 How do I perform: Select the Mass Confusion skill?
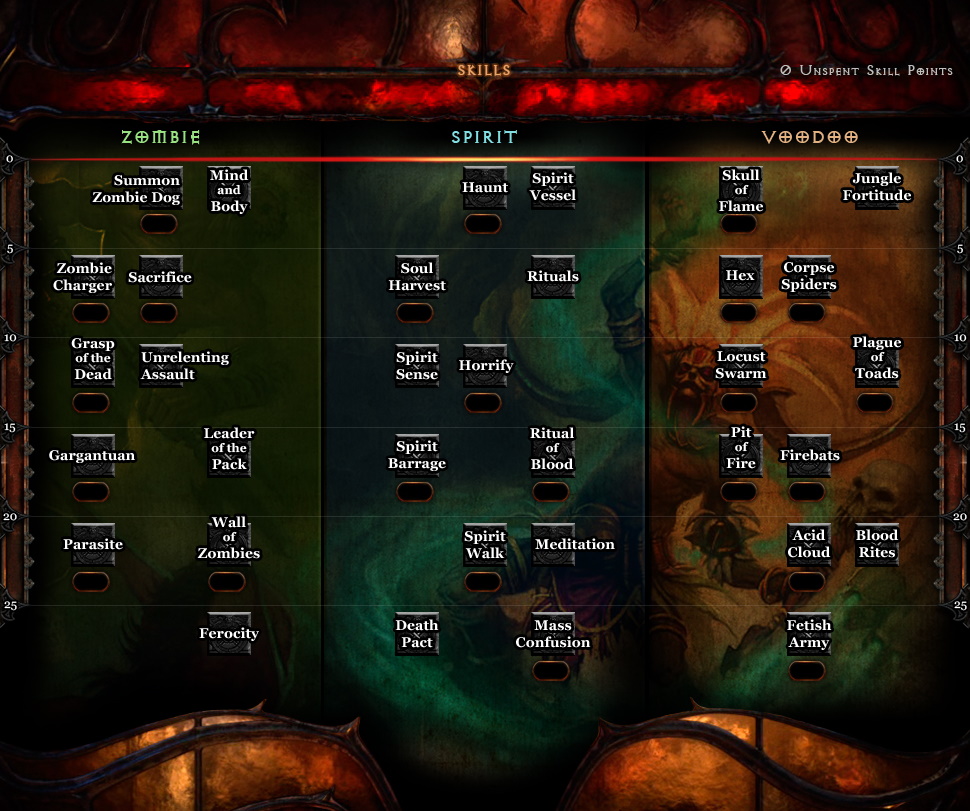[552, 634]
